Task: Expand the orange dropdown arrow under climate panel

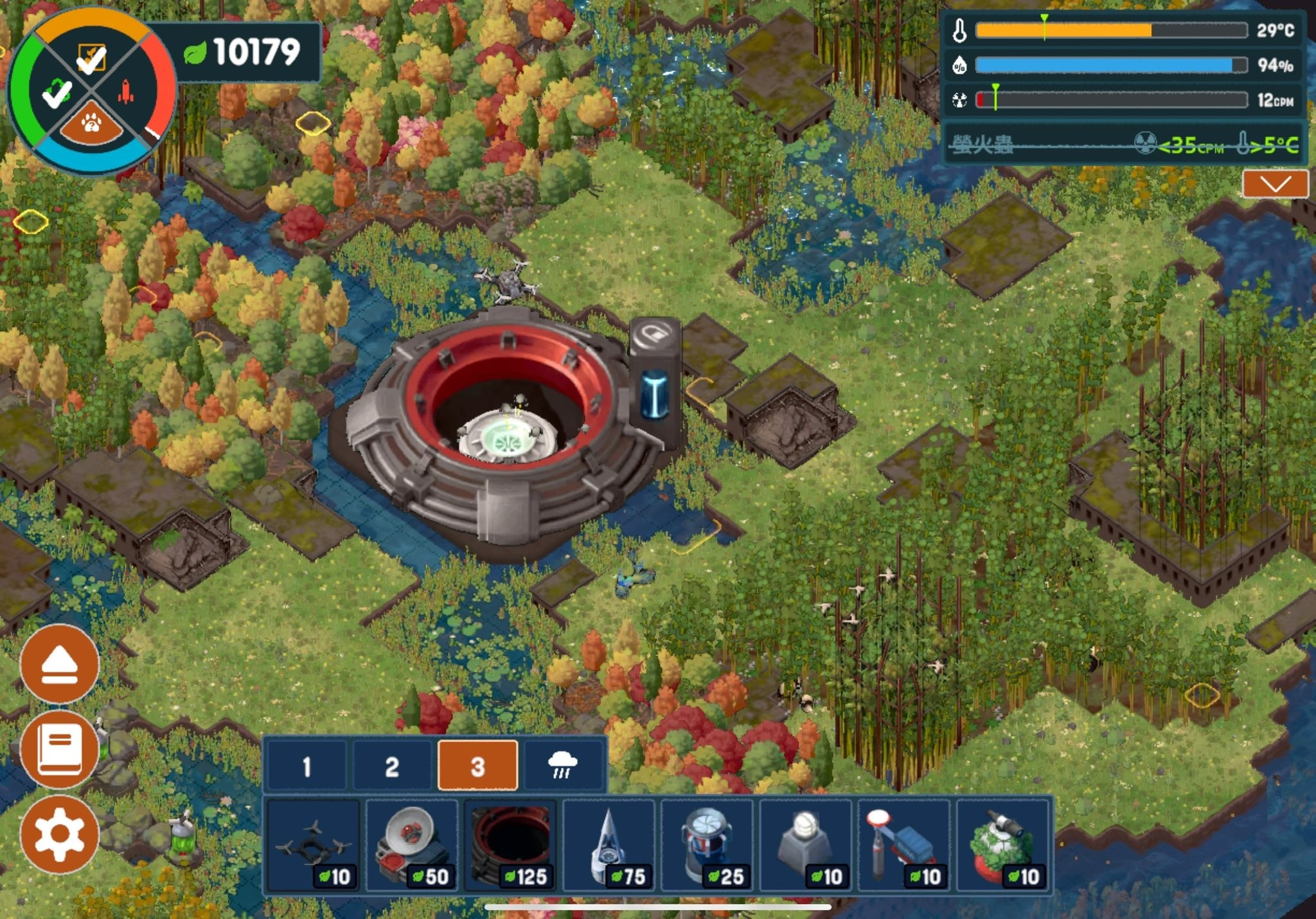Action: (x=1275, y=184)
